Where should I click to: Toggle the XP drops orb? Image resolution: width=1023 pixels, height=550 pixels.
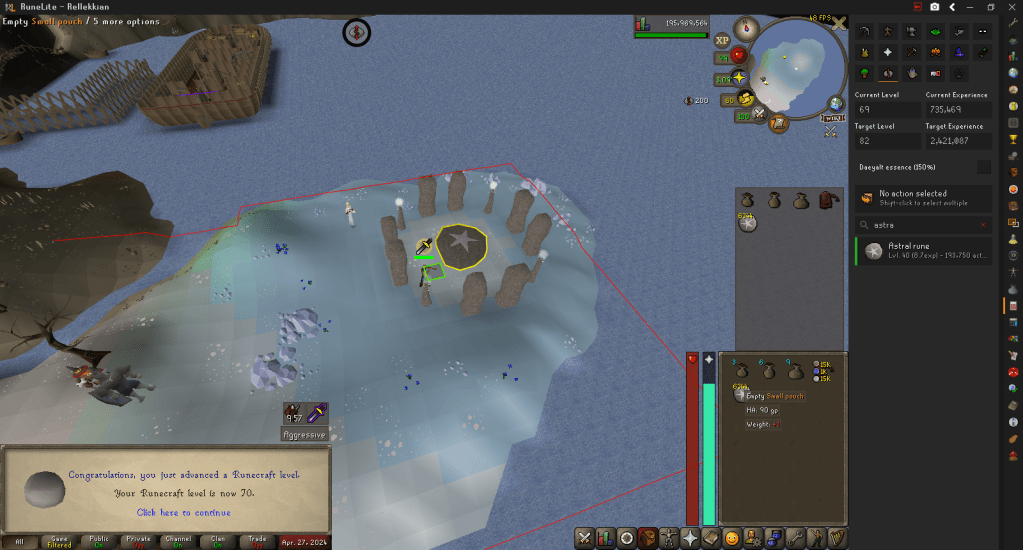[x=722, y=41]
